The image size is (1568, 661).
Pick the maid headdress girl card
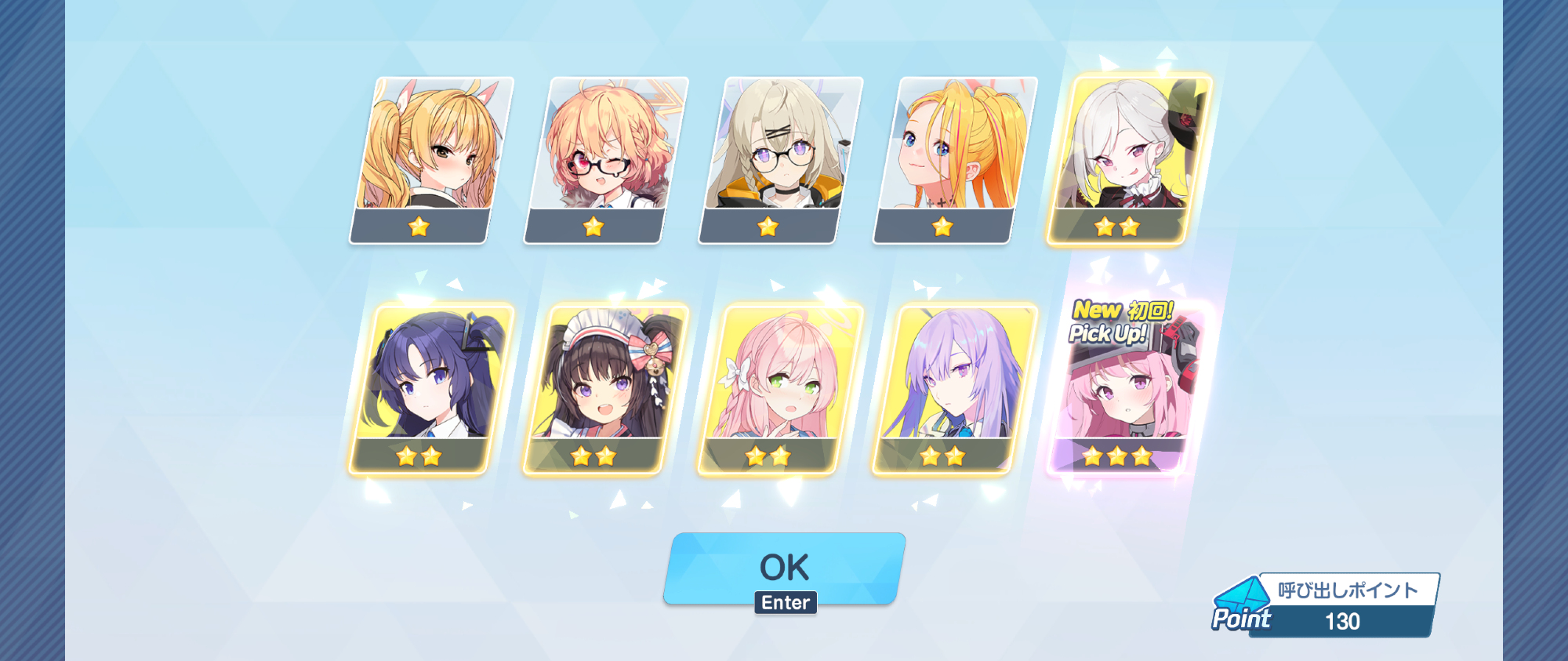pos(604,388)
